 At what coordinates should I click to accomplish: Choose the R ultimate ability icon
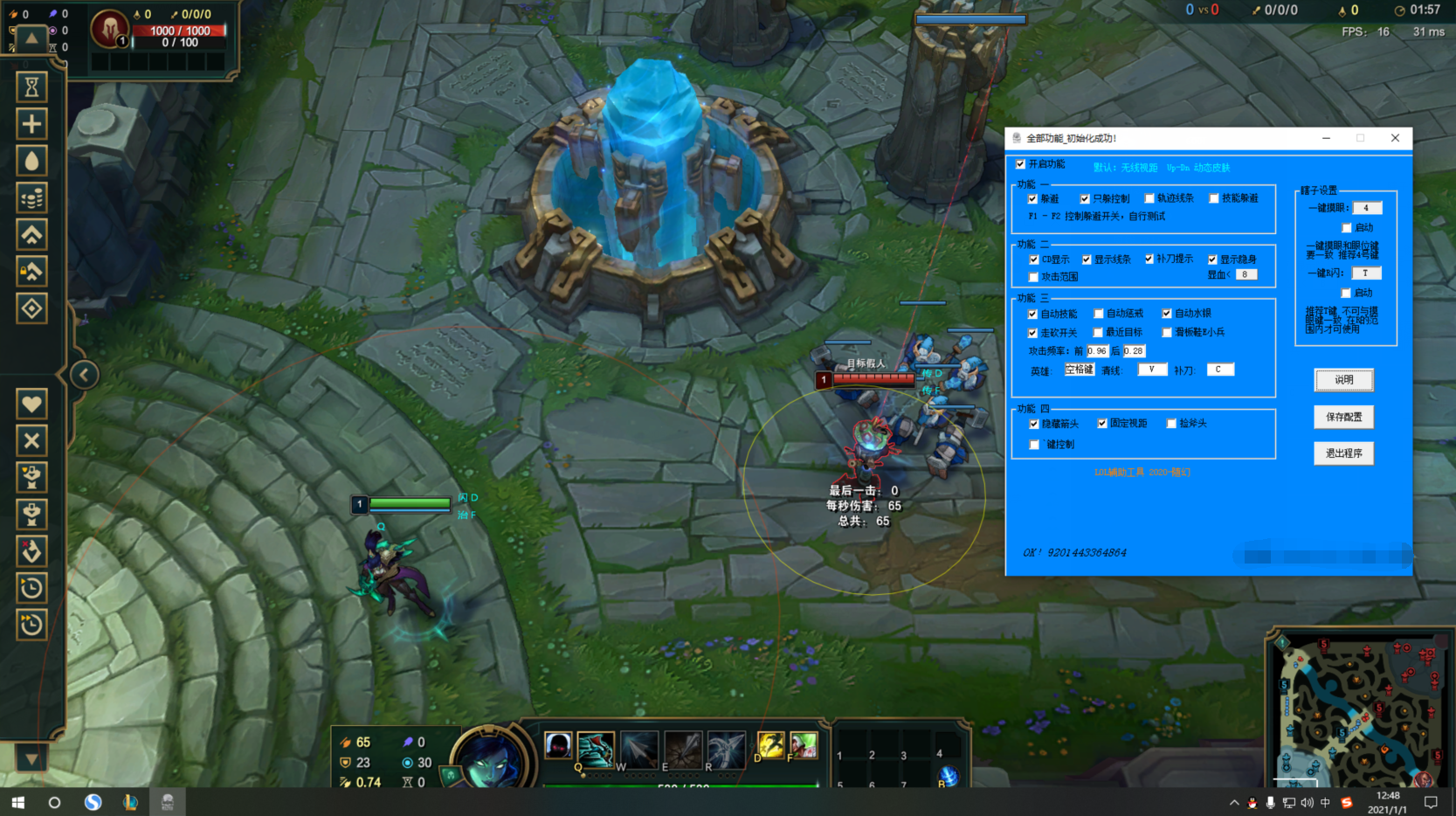(726, 750)
